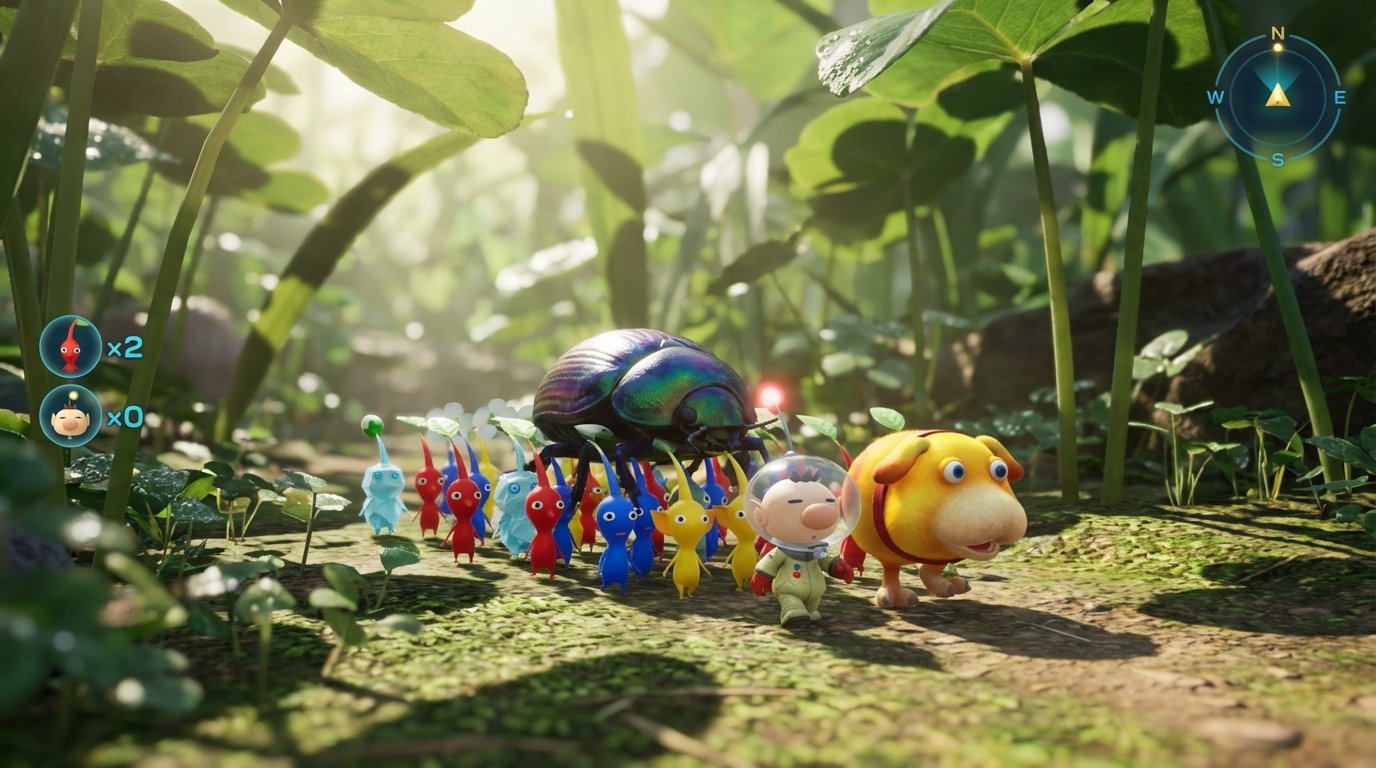Click the S cardinal letter on the compass

1277,159
